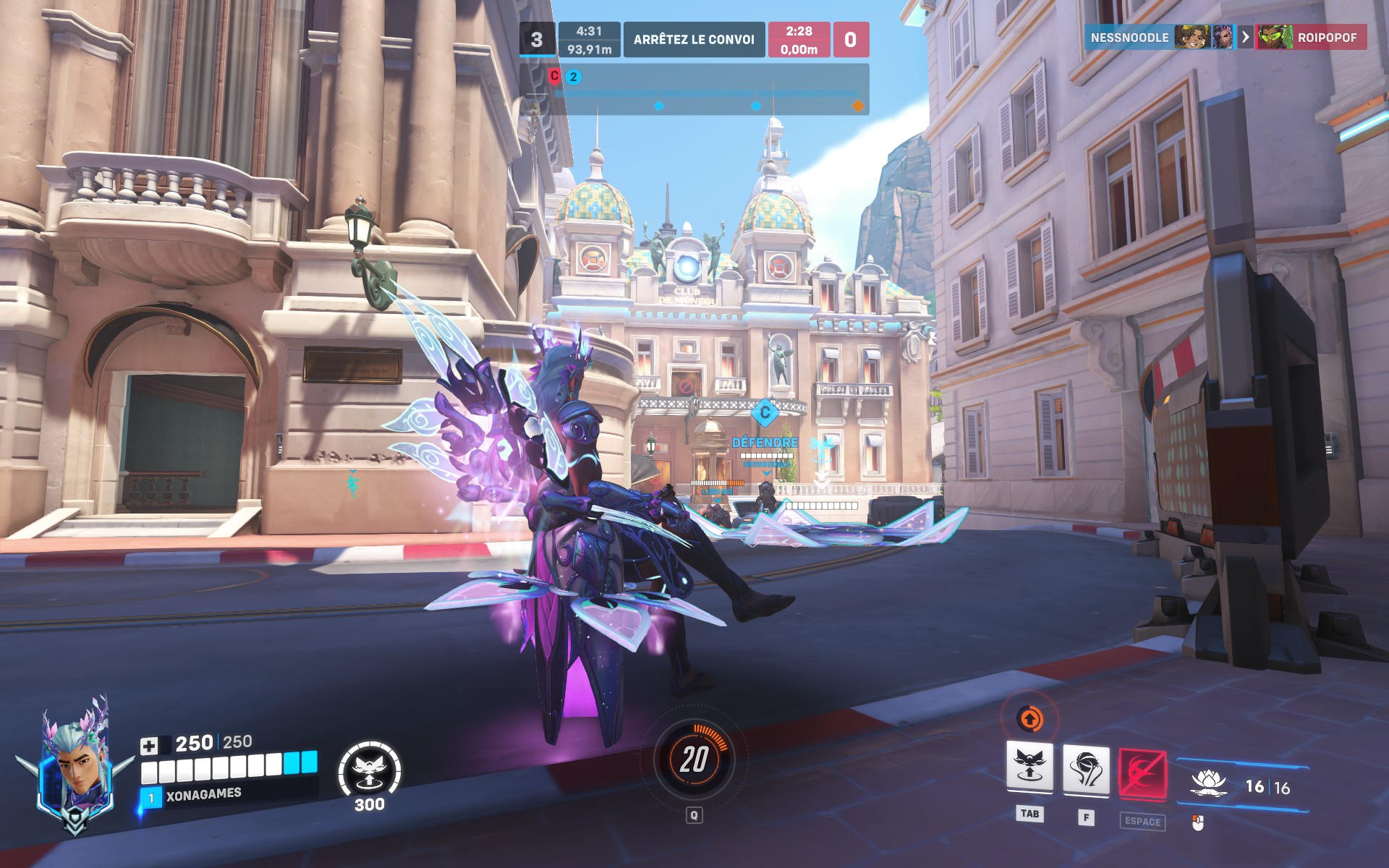Click the orange perk icon above abilities
This screenshot has width=1389, height=868.
(x=1029, y=719)
